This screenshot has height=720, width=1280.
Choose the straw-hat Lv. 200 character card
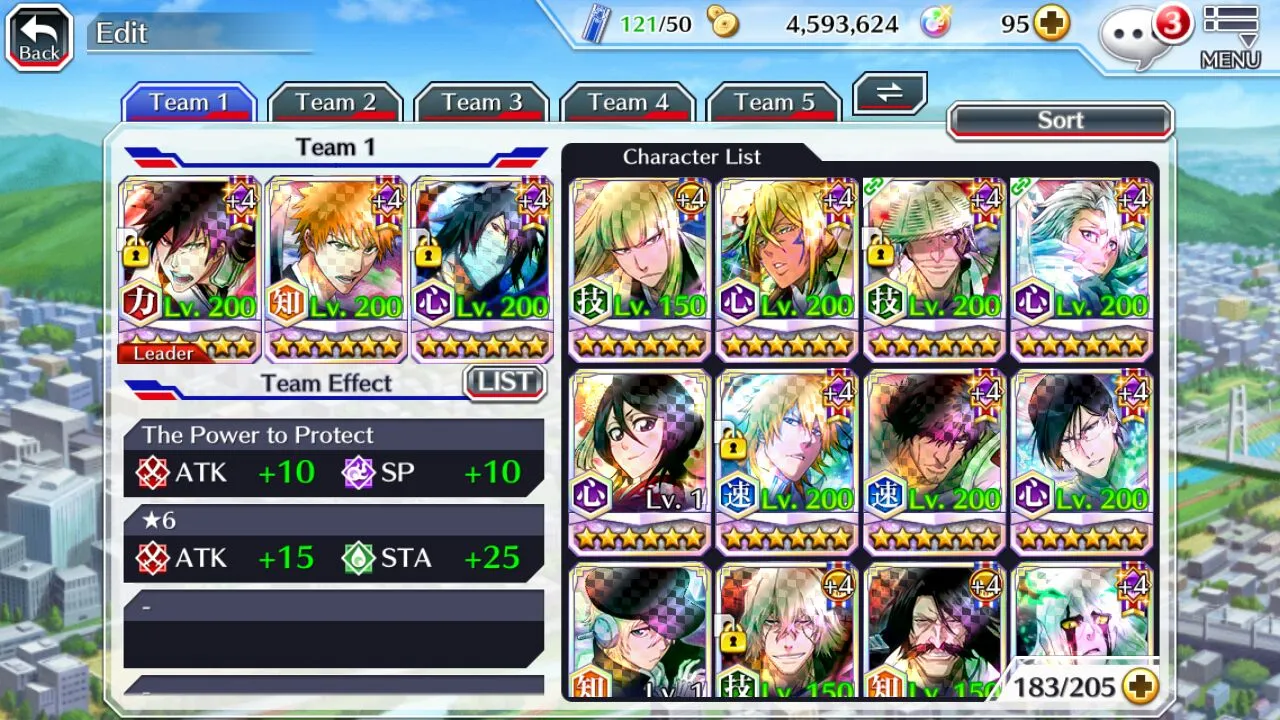pyautogui.click(x=934, y=268)
